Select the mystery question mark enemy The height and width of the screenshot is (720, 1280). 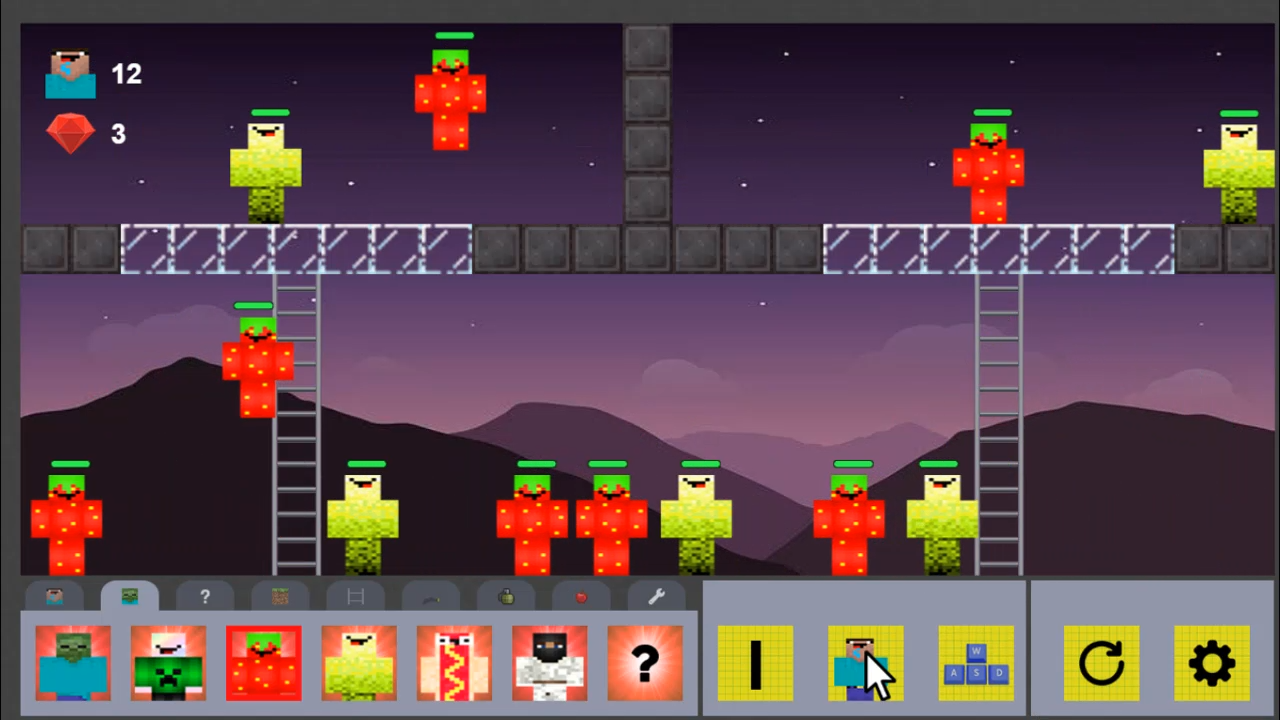[x=644, y=663]
